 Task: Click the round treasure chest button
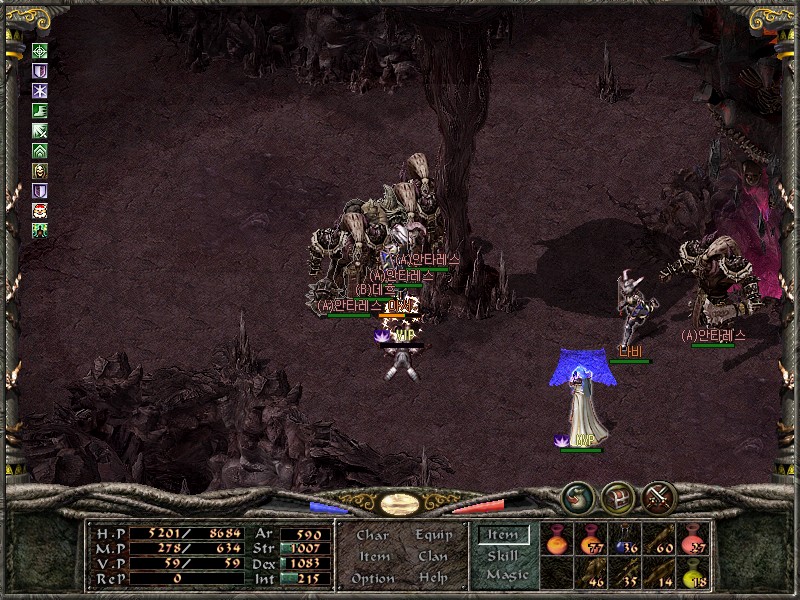tap(617, 496)
